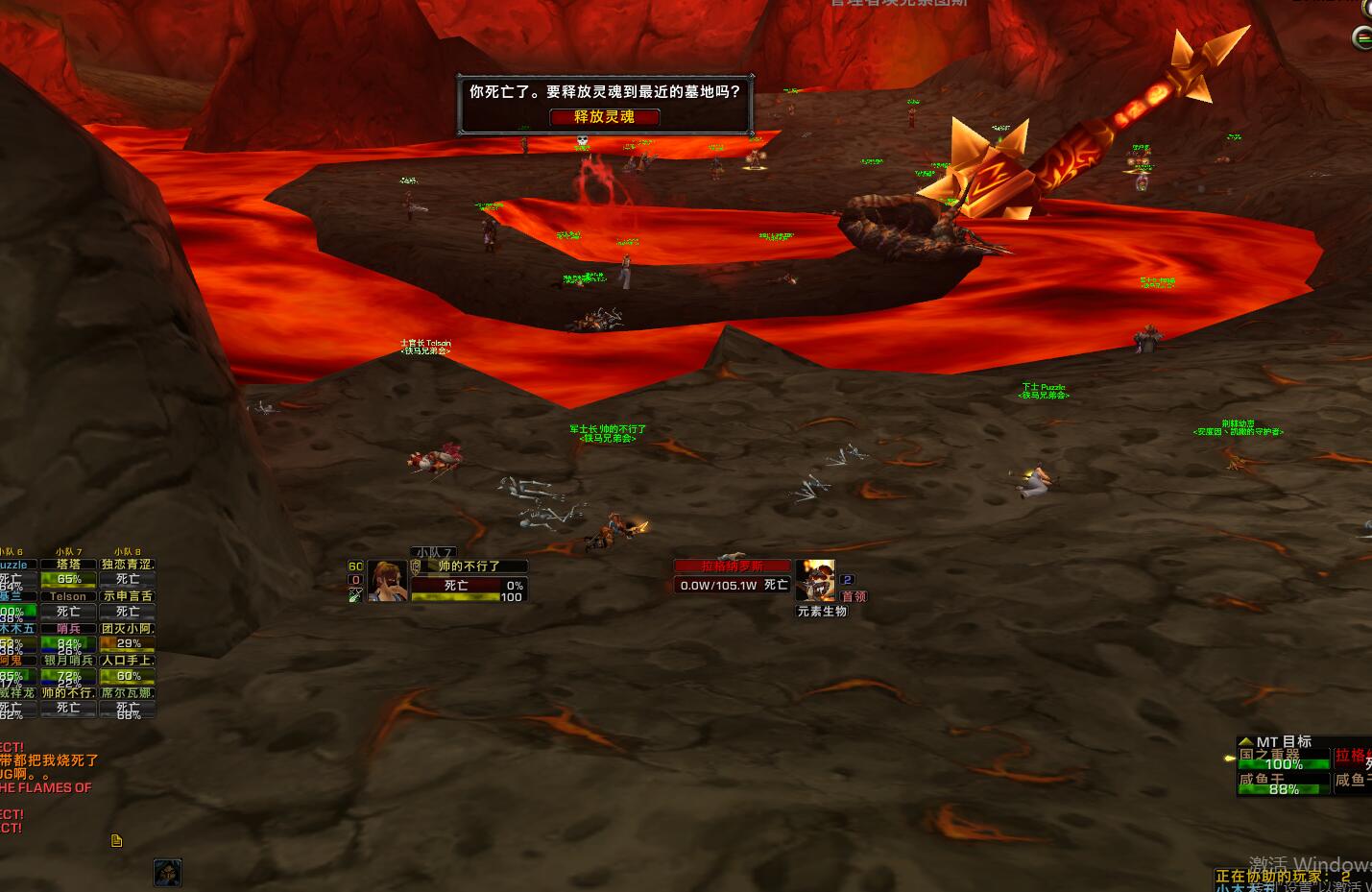Viewport: 1372px width, 892px height.
Task: Open the small note icon near chat
Action: (117, 841)
